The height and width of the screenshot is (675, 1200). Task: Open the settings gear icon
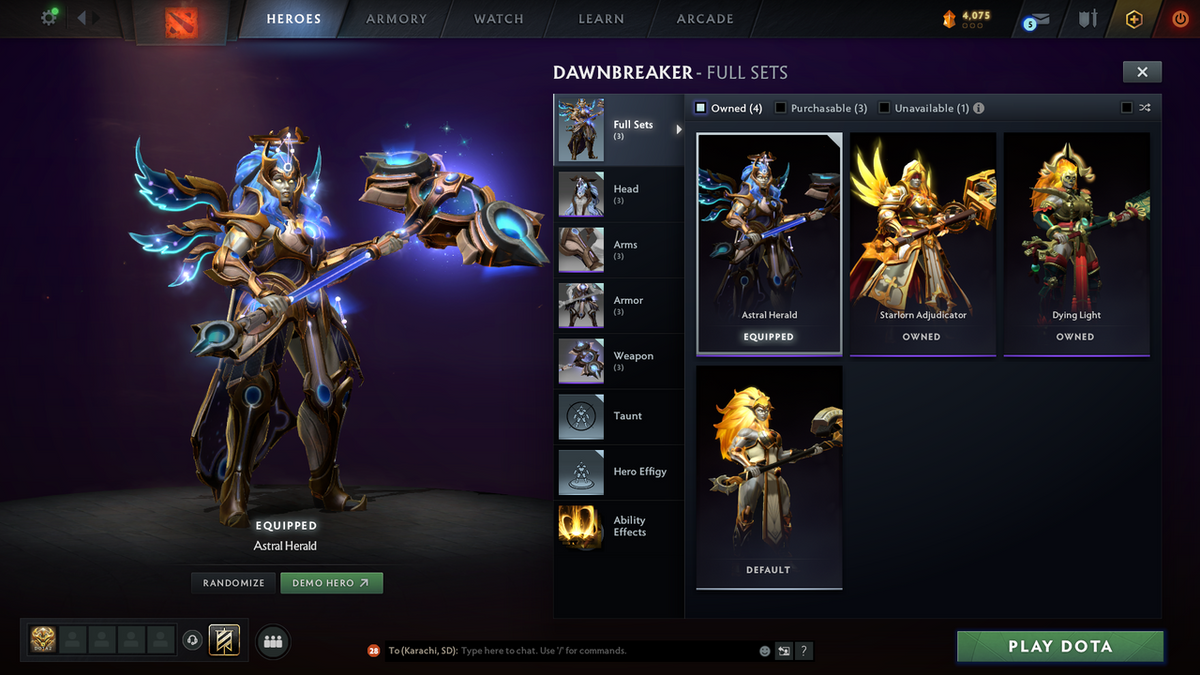(48, 18)
